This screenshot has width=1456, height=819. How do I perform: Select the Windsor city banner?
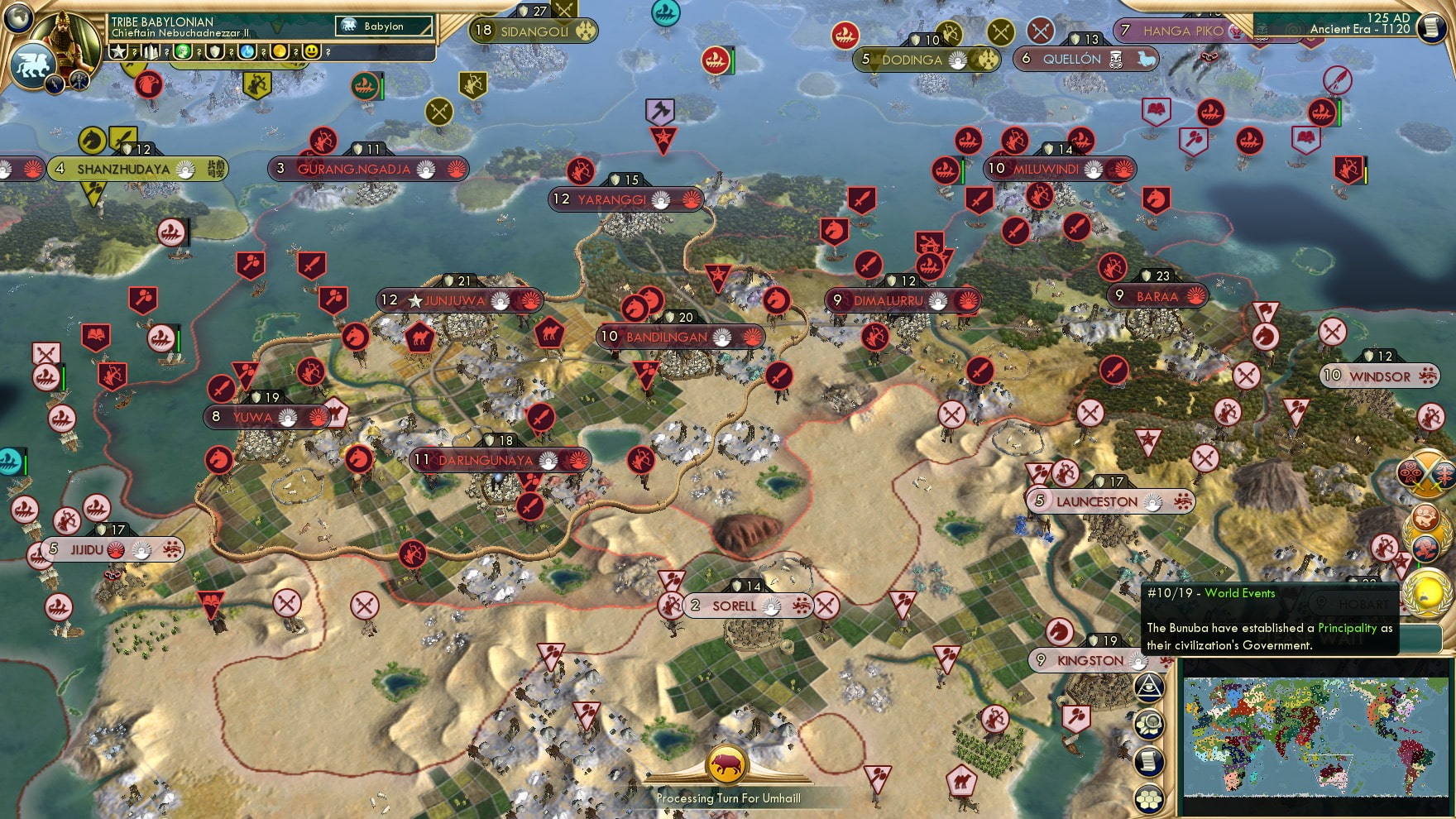click(x=1378, y=376)
